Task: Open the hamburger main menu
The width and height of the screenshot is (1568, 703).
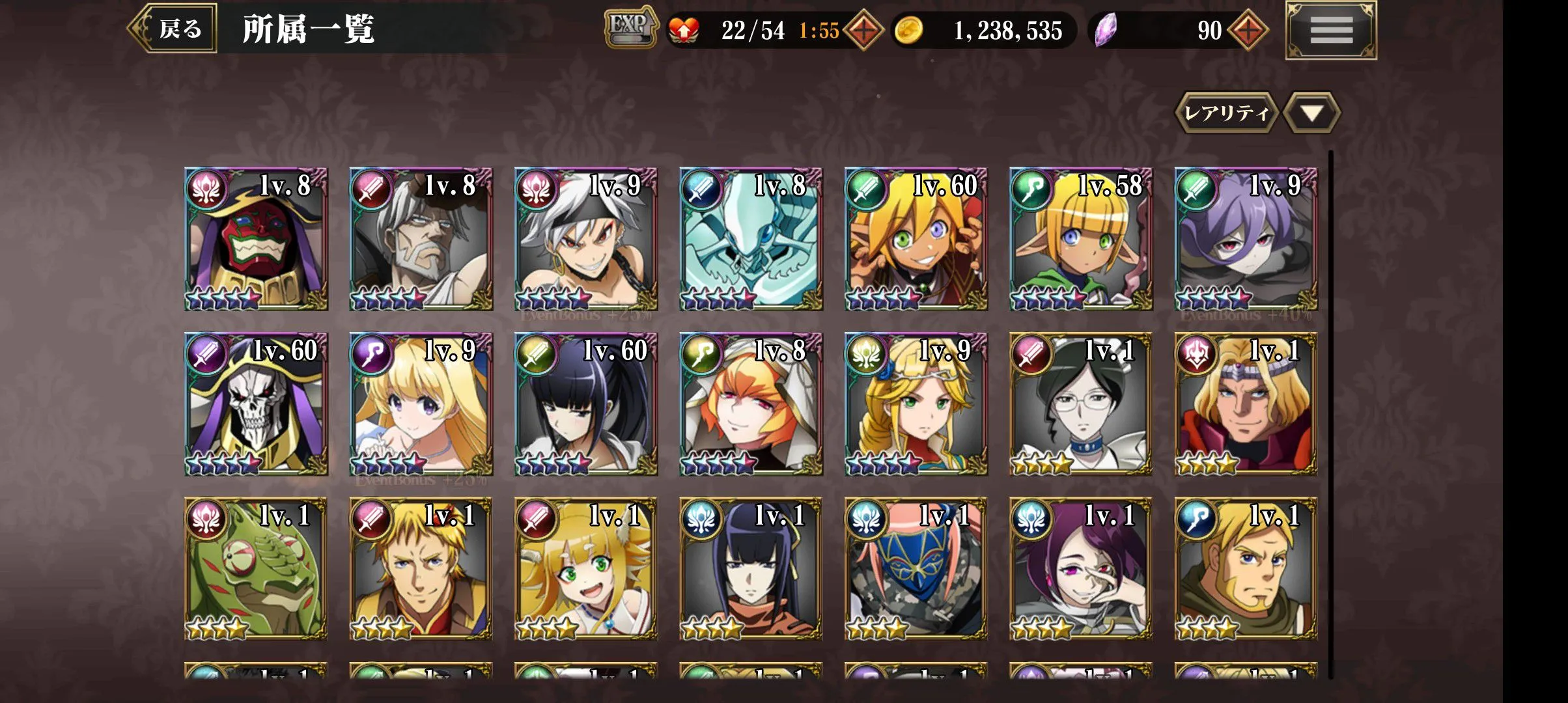Action: tap(1330, 30)
